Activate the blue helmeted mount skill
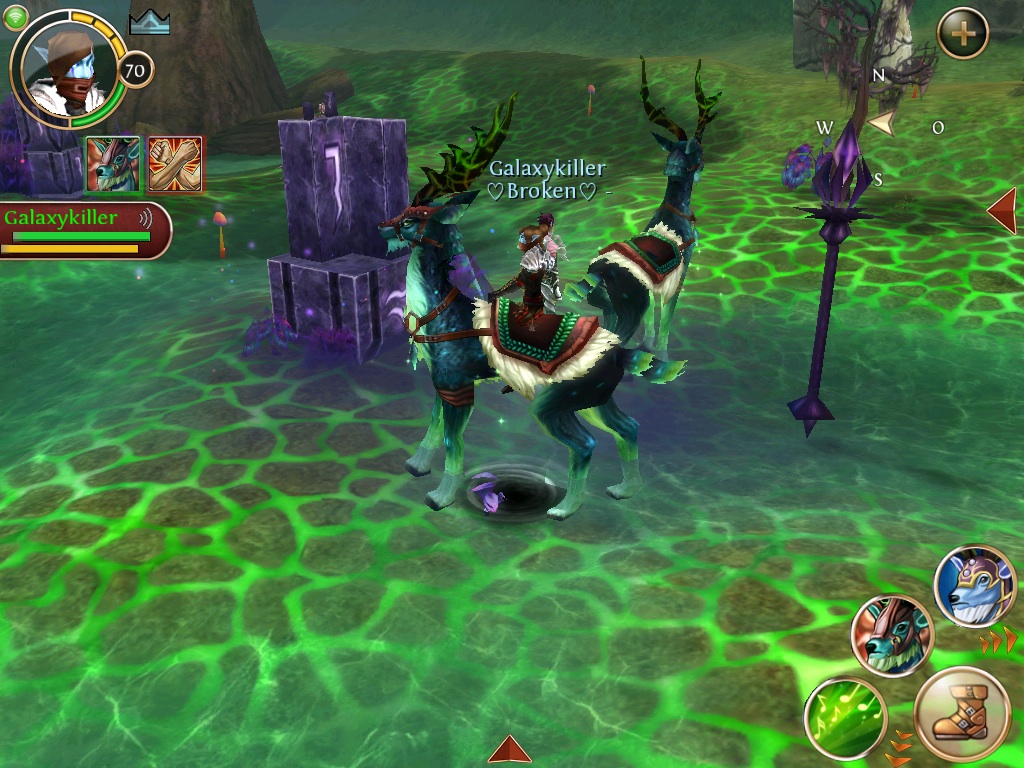This screenshot has width=1024, height=768. pos(975,586)
